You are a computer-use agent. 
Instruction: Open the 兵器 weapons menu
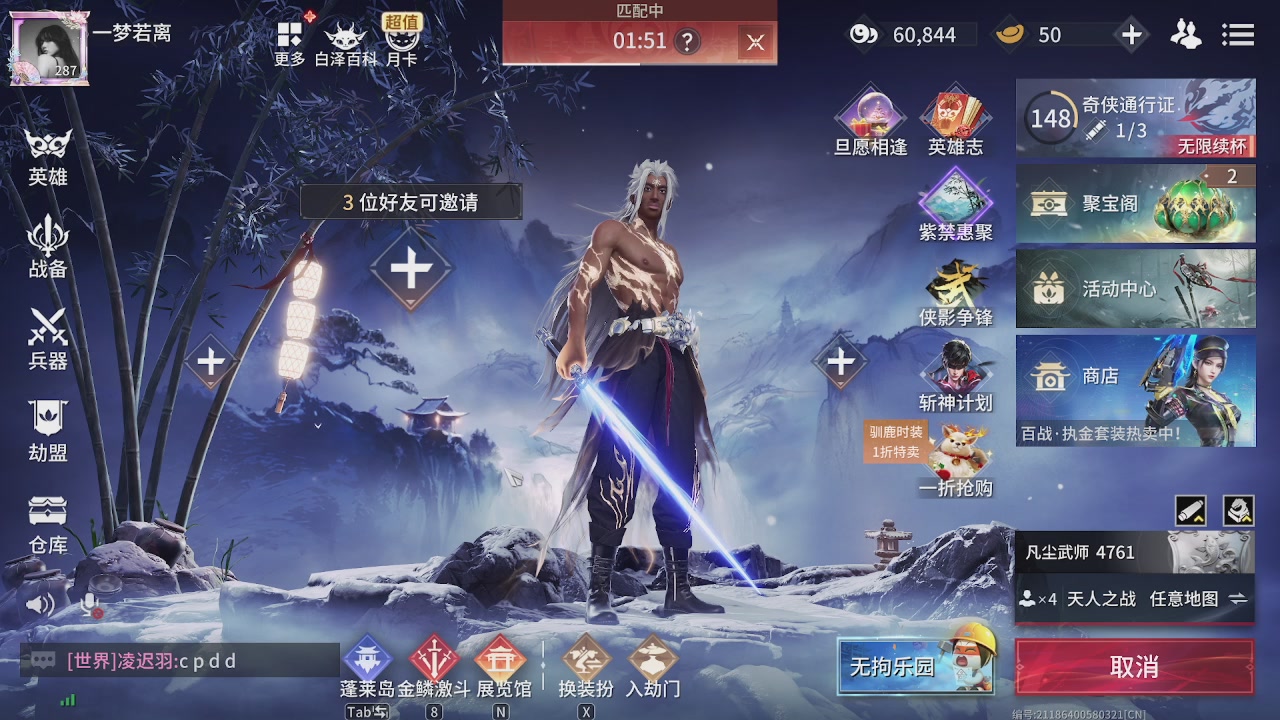46,340
